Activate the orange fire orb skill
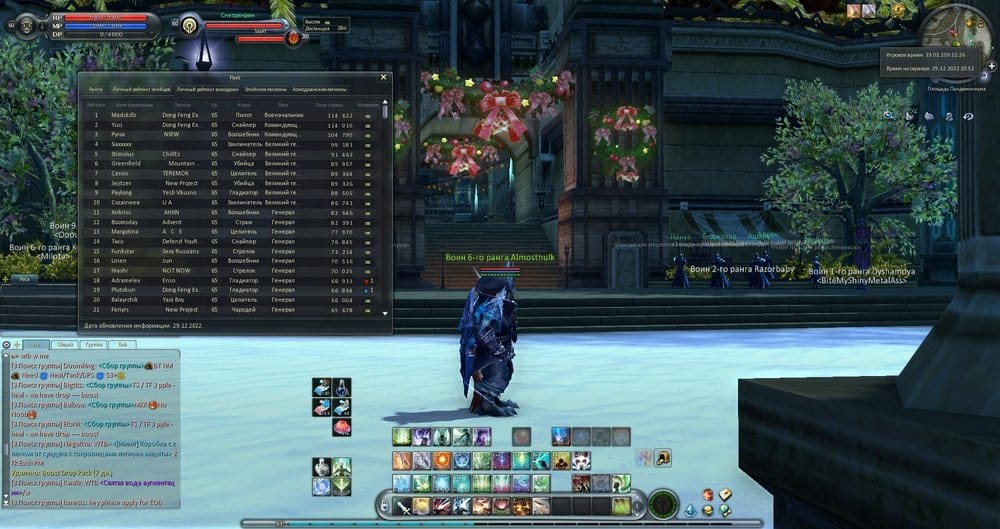Viewport: 1000px width, 529px height. 441,461
